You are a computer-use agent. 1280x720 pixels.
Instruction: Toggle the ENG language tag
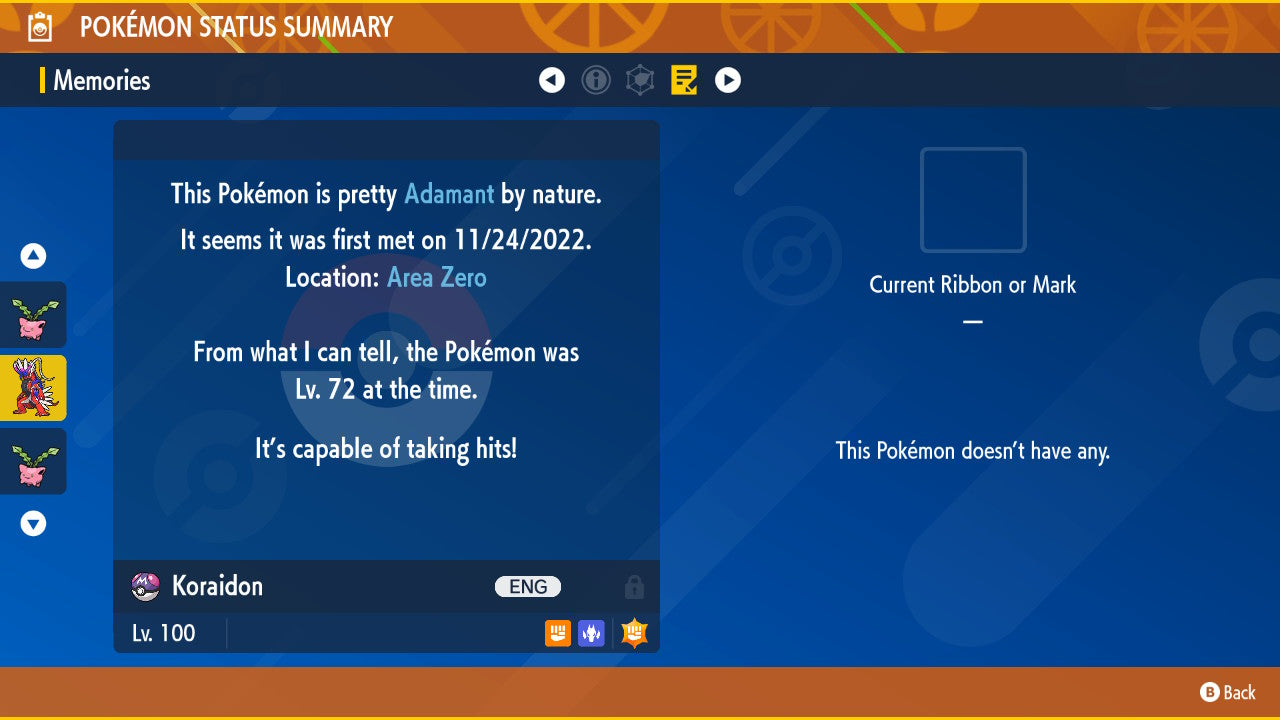527,586
